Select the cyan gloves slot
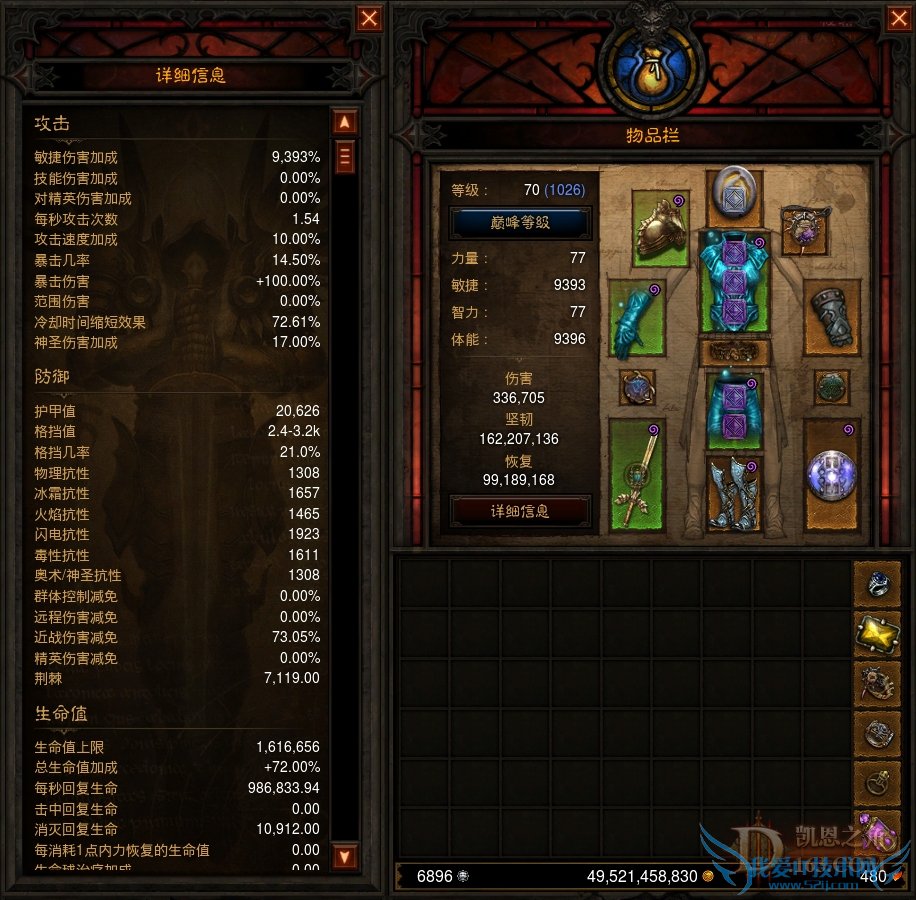916x900 pixels. point(636,318)
